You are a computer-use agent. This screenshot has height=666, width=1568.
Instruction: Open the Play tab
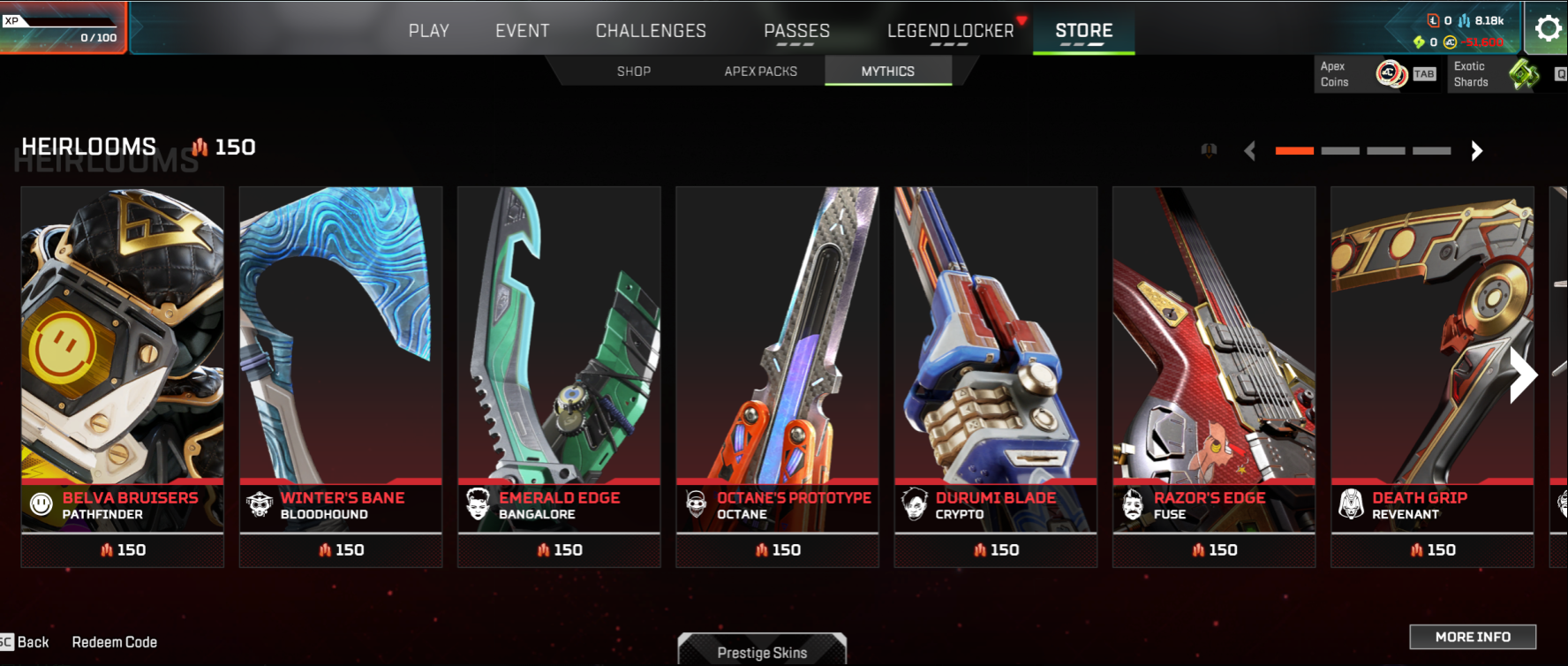click(x=428, y=31)
